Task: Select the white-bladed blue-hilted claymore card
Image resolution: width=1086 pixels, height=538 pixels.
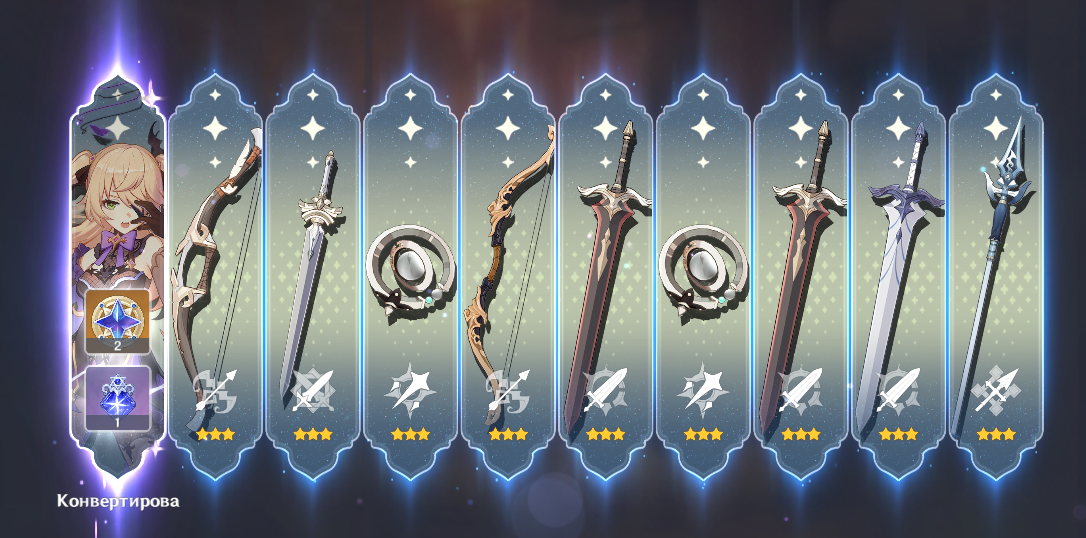Action: tap(898, 270)
